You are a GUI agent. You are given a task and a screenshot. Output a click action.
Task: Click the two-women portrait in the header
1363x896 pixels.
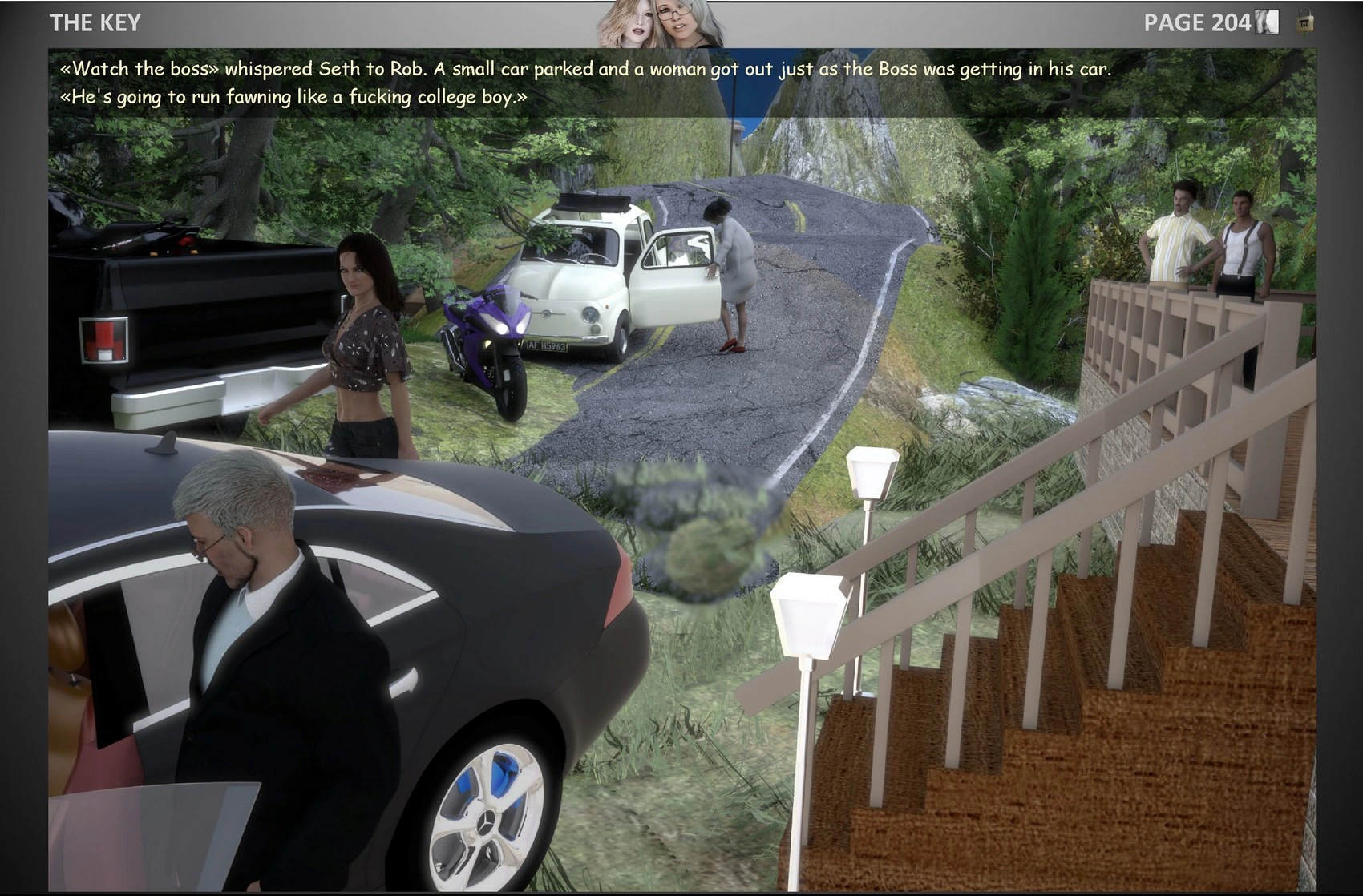tap(660, 24)
